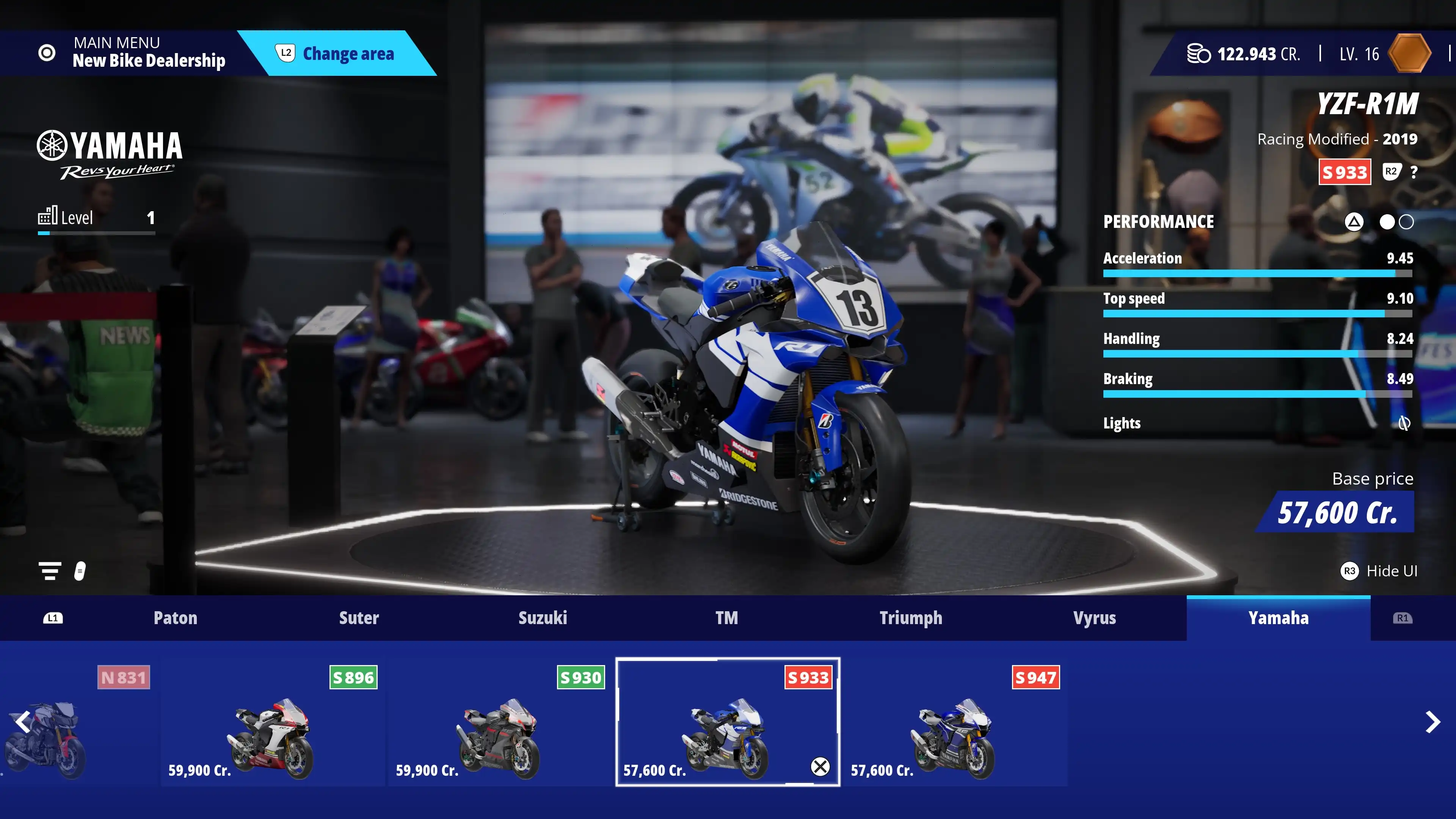This screenshot has width=1456, height=819.
Task: Open the Suter brand tab
Action: pos(359,618)
